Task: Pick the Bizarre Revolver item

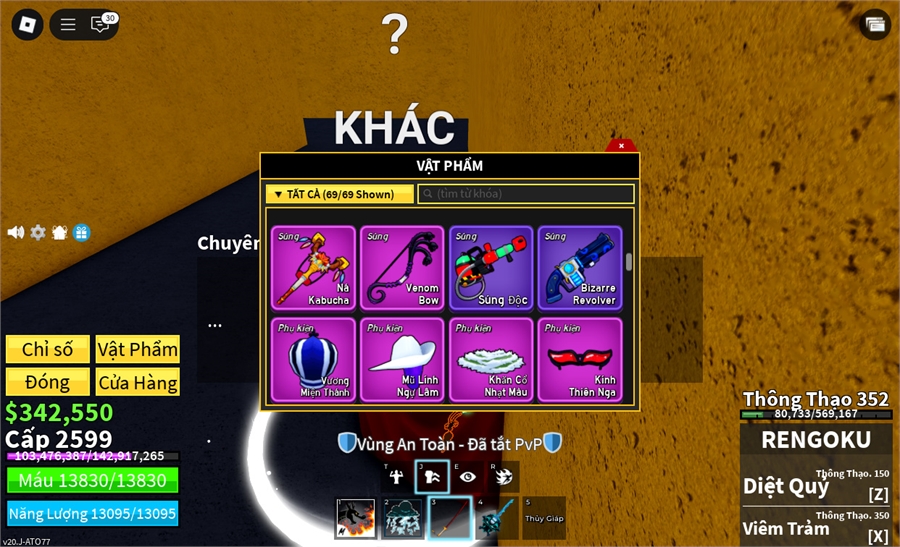Action: (x=579, y=267)
